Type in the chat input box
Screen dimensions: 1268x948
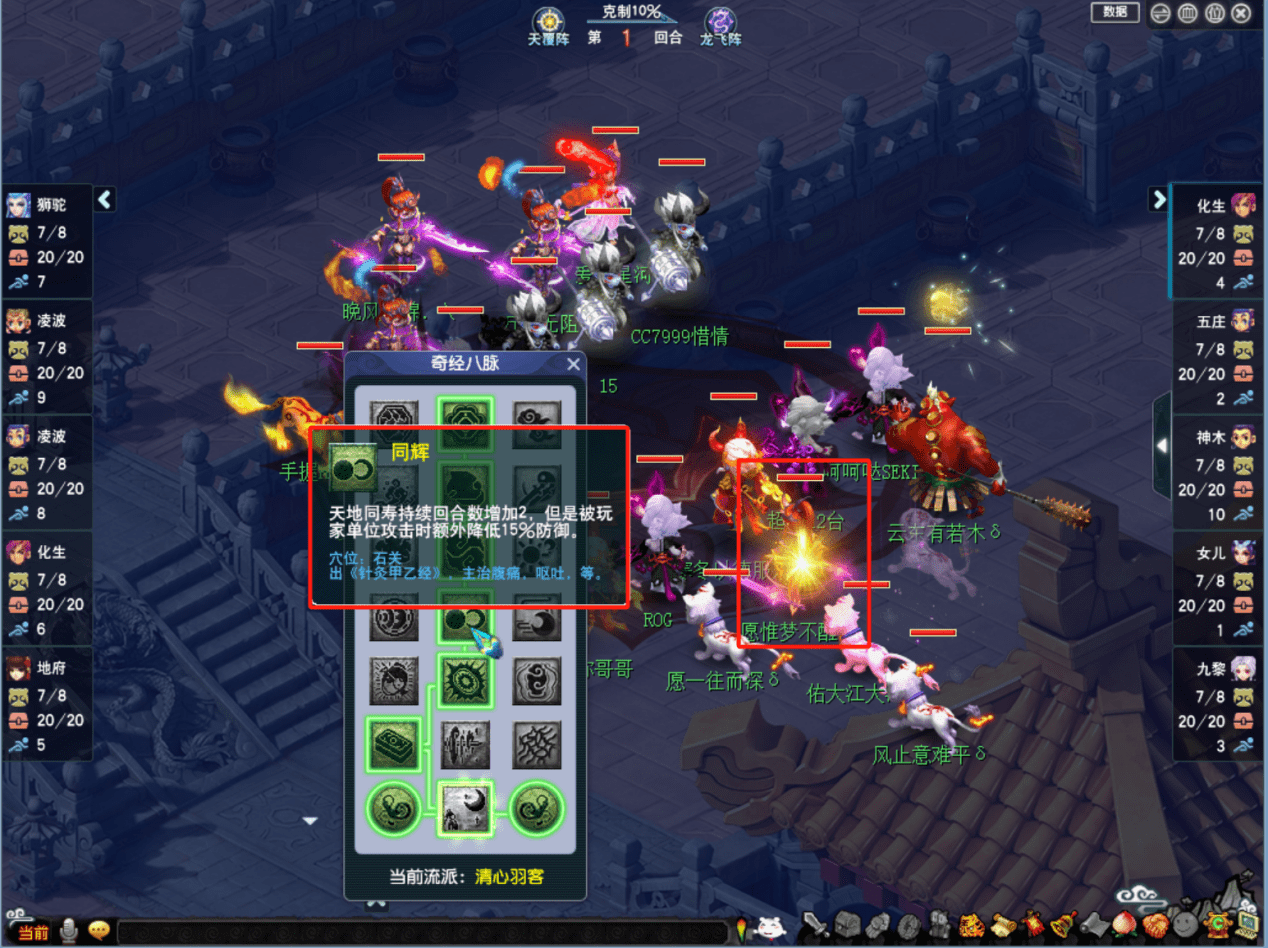click(x=420, y=932)
